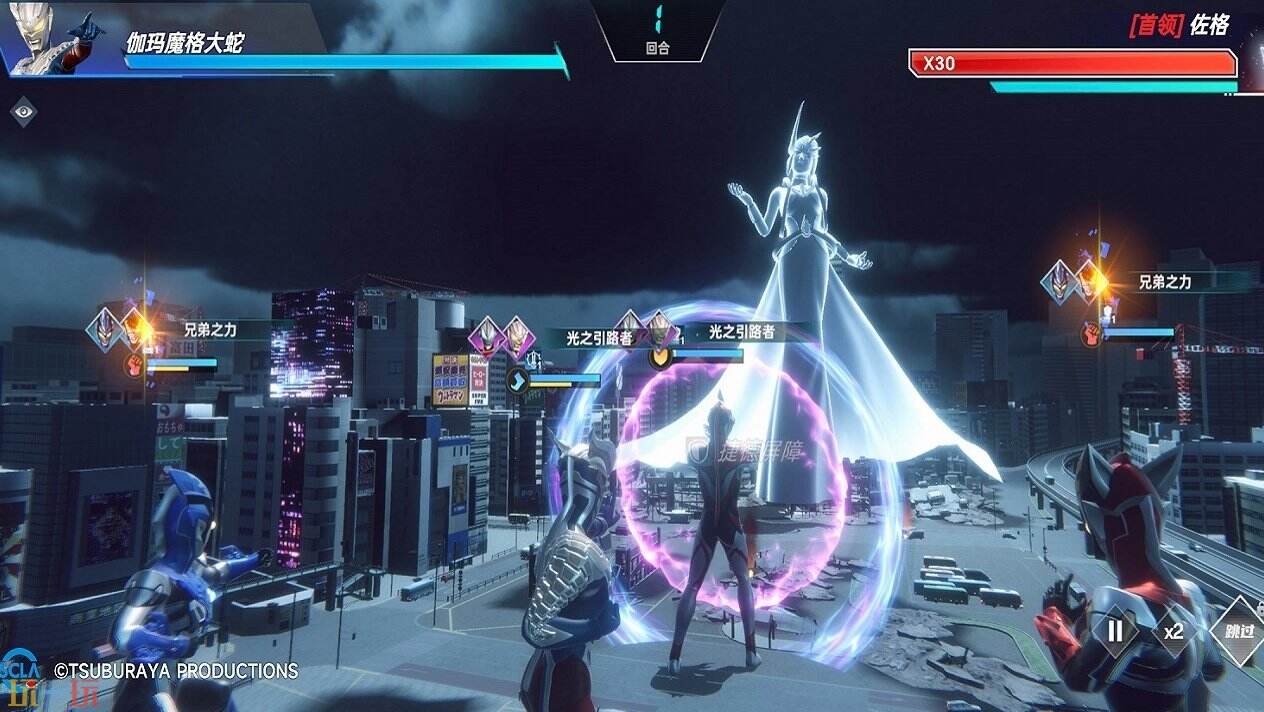Skip the battle with 跳过 button
This screenshot has width=1264, height=712.
click(1238, 631)
